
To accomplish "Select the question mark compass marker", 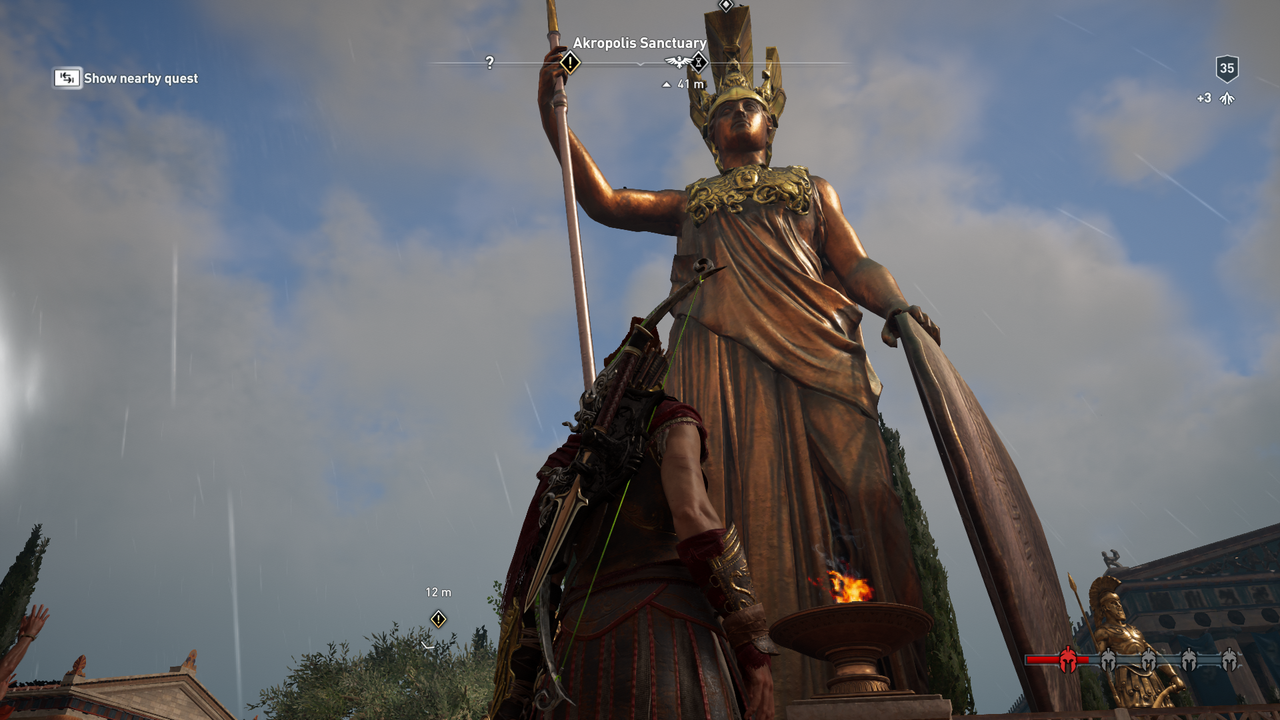I will (x=489, y=63).
